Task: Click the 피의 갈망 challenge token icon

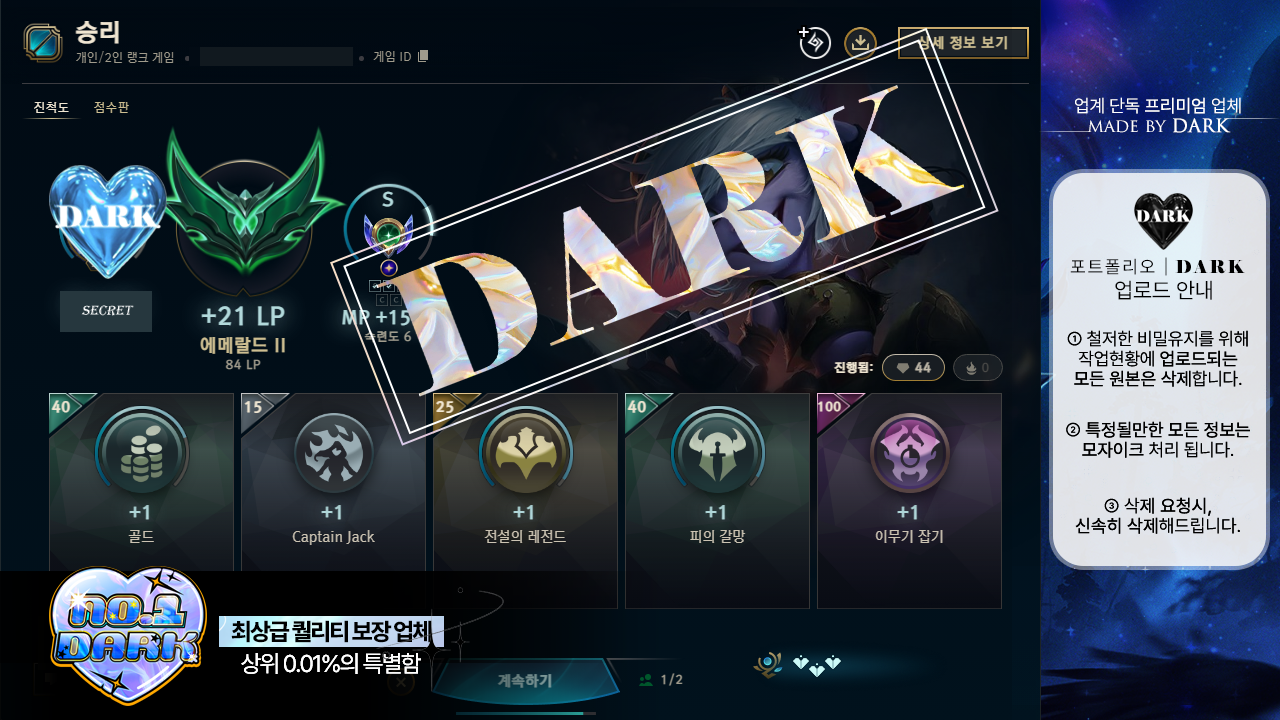Action: click(717, 453)
